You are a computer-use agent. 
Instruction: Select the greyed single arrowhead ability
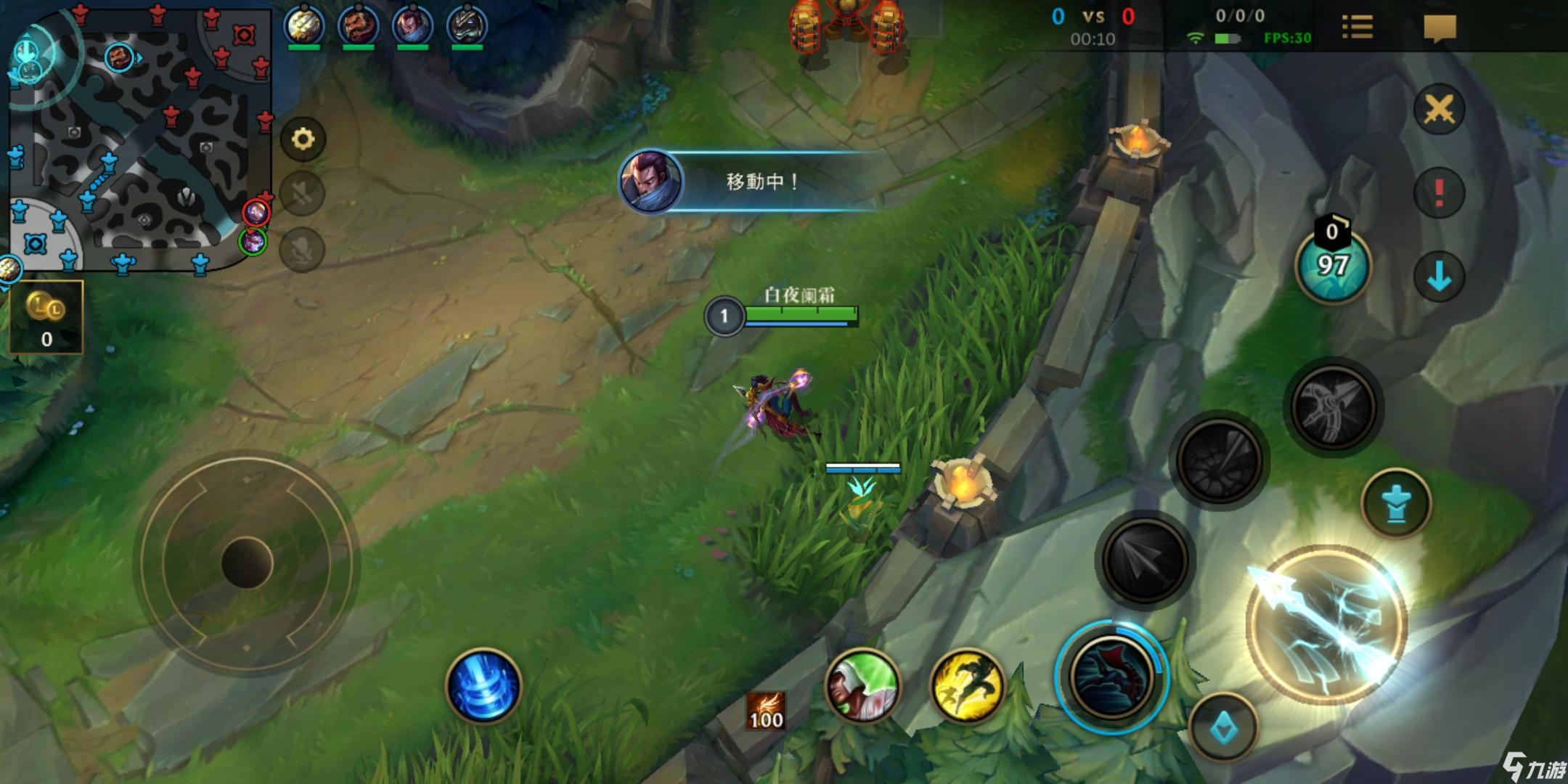(x=1145, y=559)
